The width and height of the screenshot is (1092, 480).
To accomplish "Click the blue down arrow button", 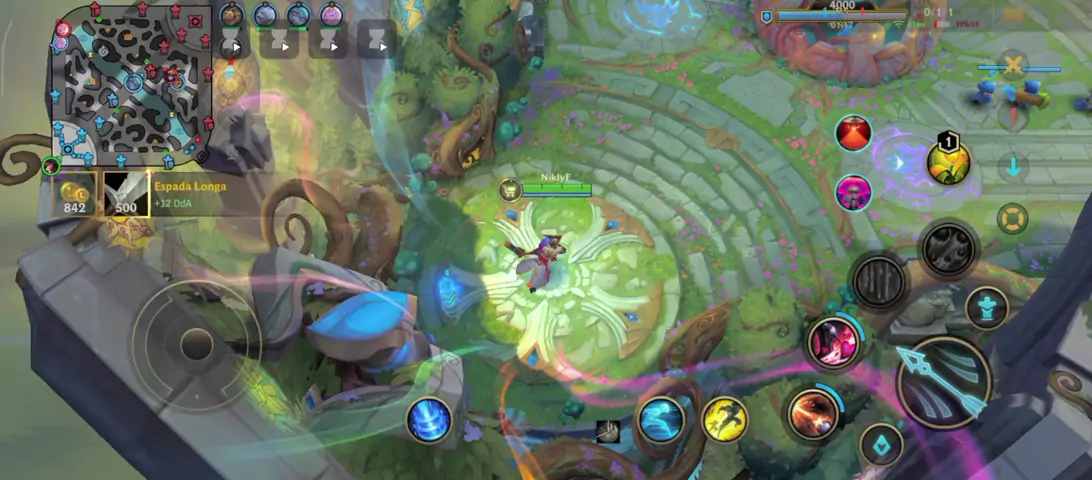I will point(1013,166).
